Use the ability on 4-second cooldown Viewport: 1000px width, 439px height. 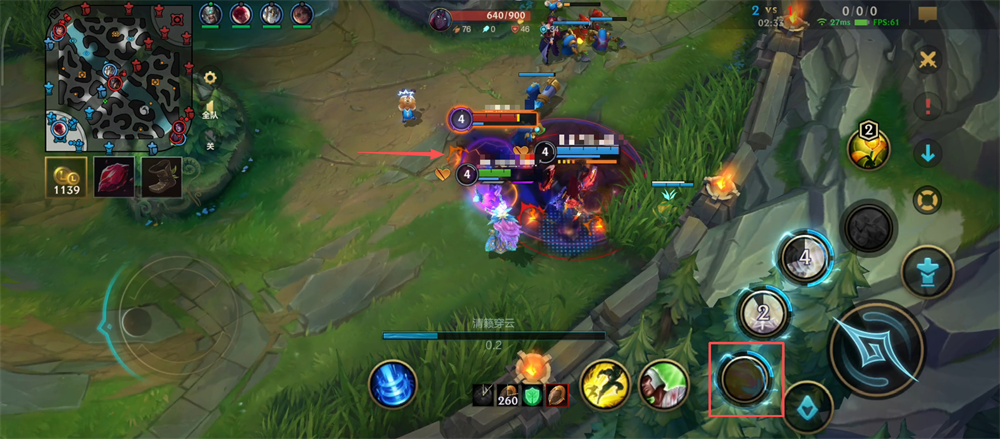point(805,259)
